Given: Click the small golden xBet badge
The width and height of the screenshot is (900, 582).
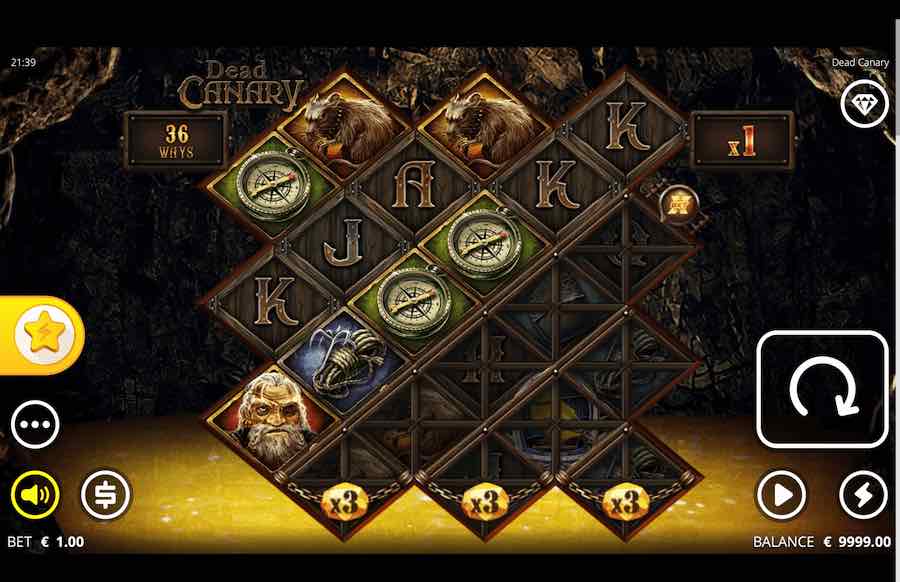Looking at the screenshot, I should pos(679,205).
